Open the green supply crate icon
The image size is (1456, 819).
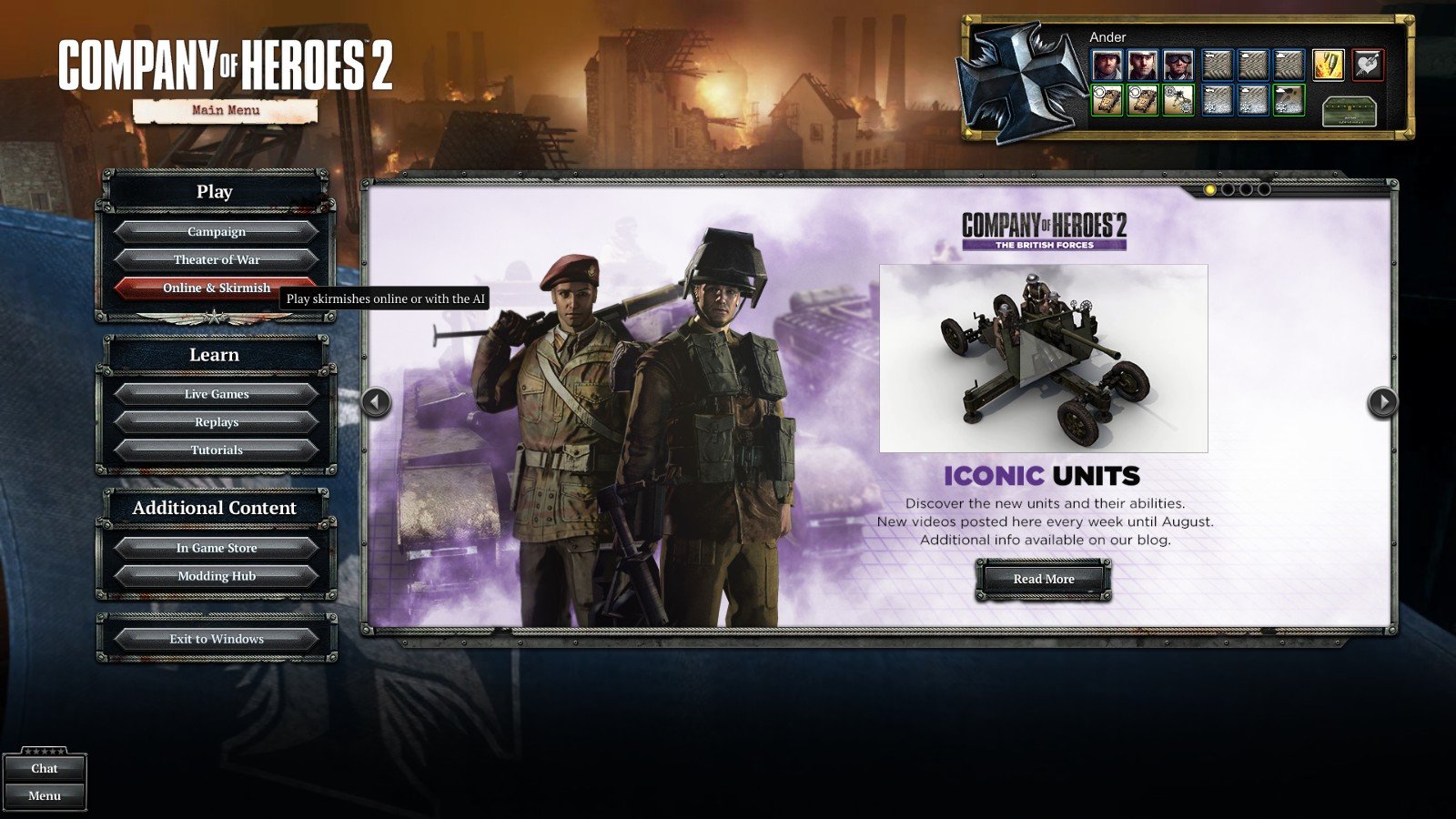1348,111
